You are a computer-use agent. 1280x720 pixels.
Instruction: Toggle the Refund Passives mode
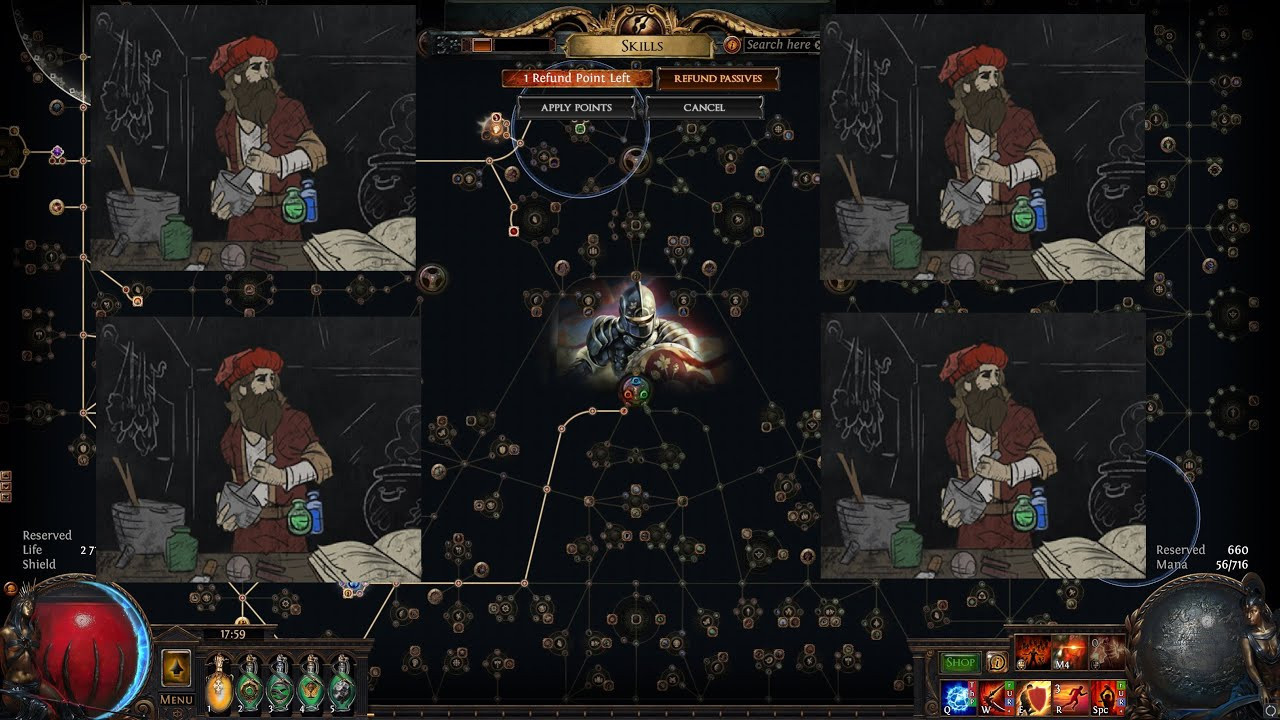pos(717,78)
